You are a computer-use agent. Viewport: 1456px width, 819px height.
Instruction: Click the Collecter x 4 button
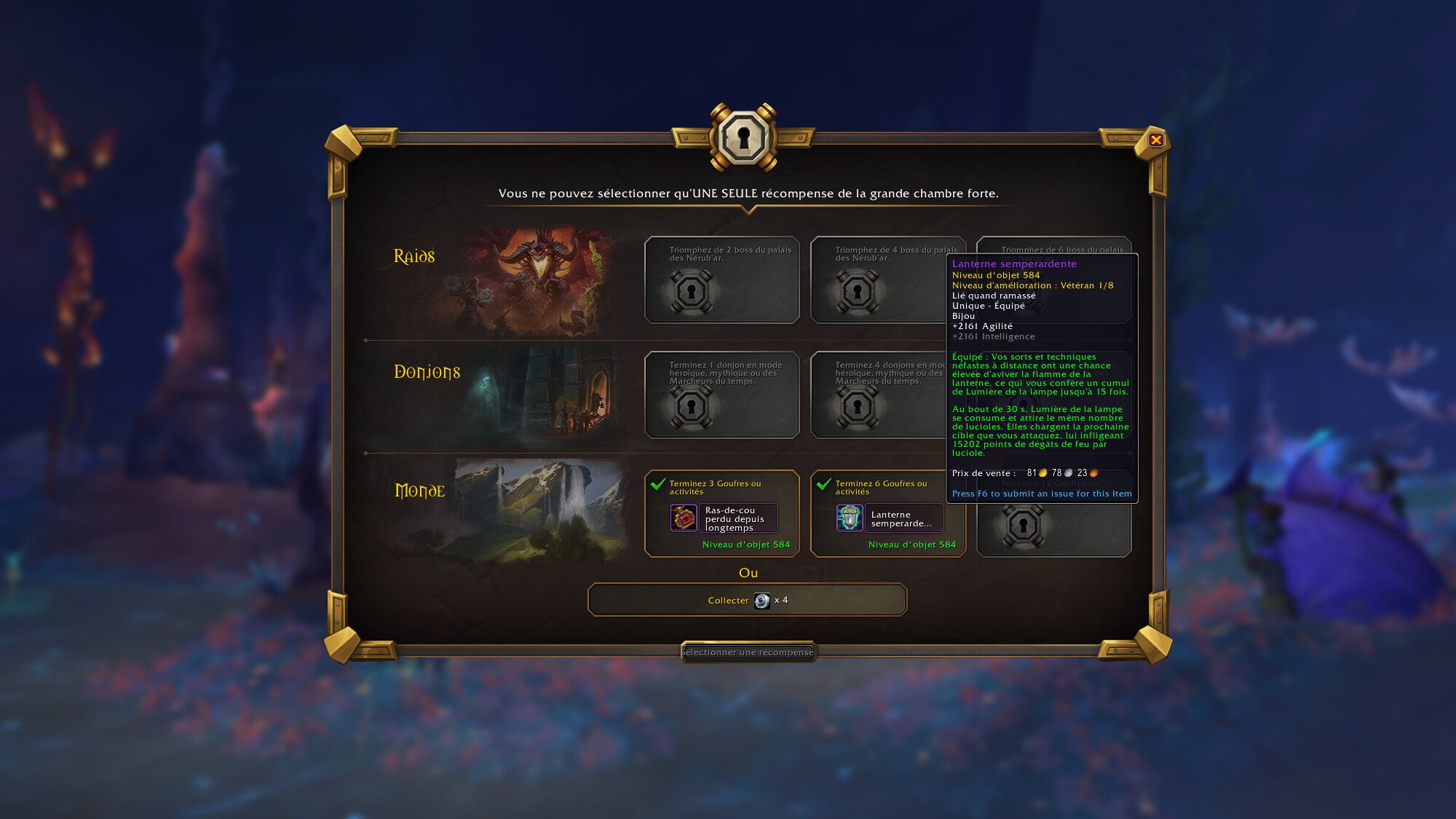coord(748,598)
